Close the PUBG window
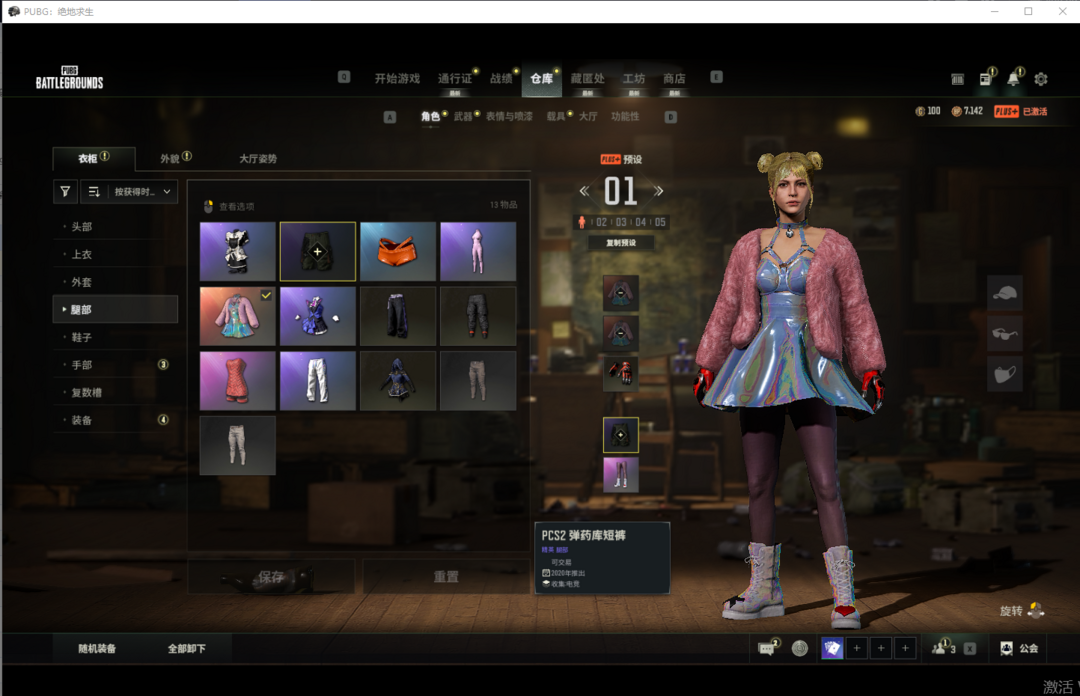The image size is (1080, 696). (x=1059, y=11)
